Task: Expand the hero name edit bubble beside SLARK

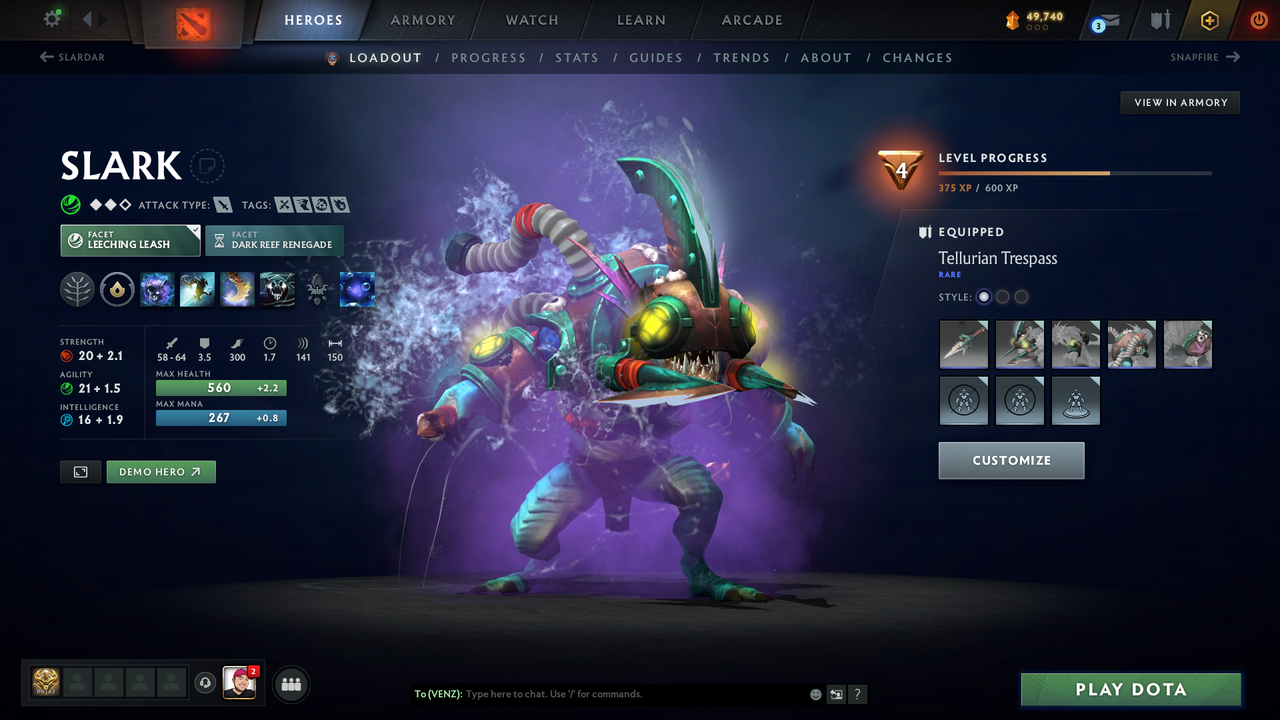Action: 208,166
